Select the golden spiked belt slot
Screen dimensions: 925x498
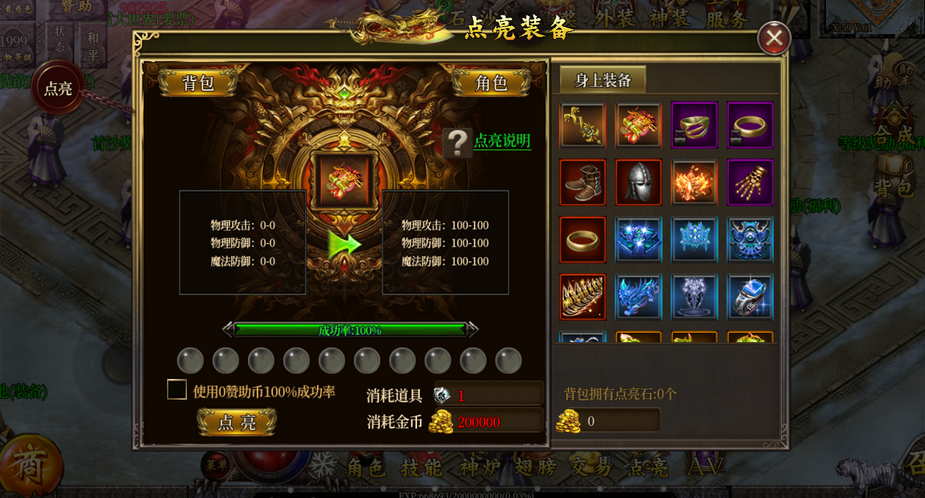coord(582,296)
